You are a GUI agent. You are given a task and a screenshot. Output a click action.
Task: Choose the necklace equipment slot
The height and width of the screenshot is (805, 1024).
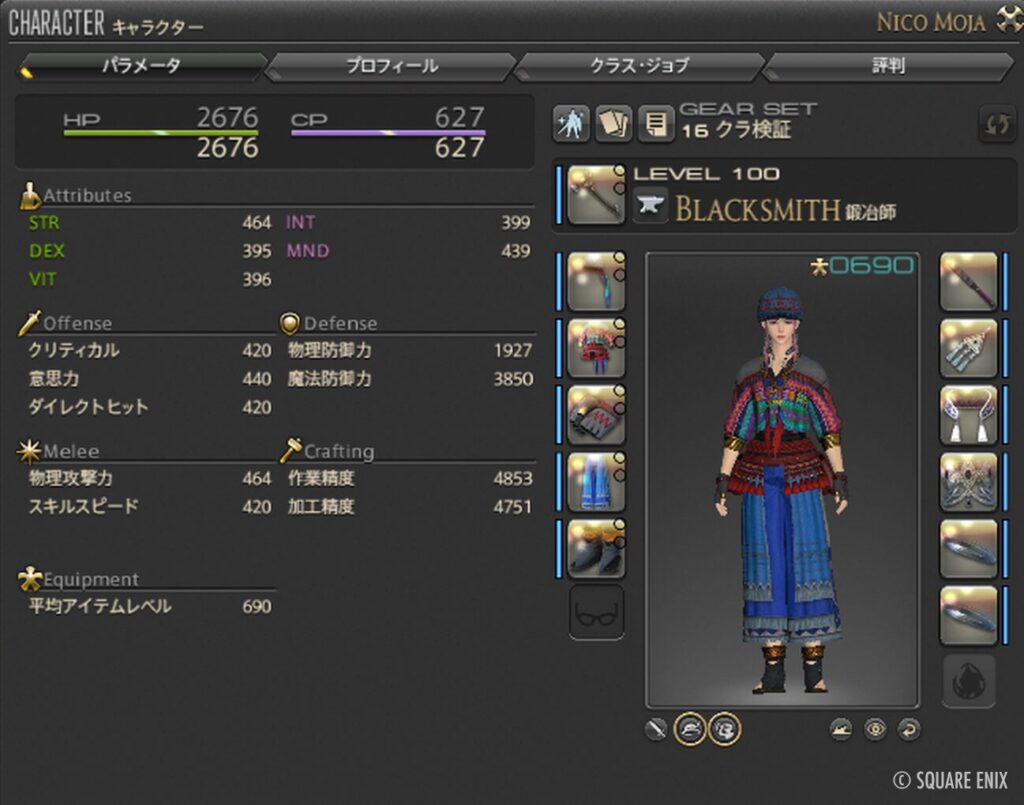968,415
